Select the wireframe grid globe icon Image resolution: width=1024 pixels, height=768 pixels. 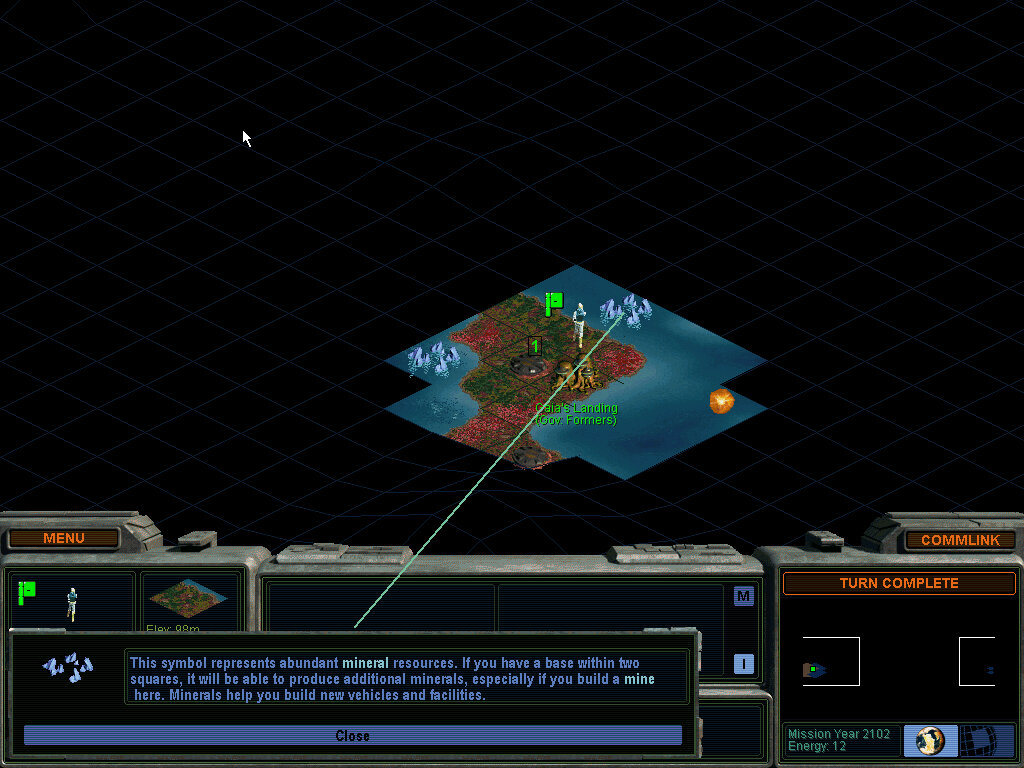coord(988,741)
